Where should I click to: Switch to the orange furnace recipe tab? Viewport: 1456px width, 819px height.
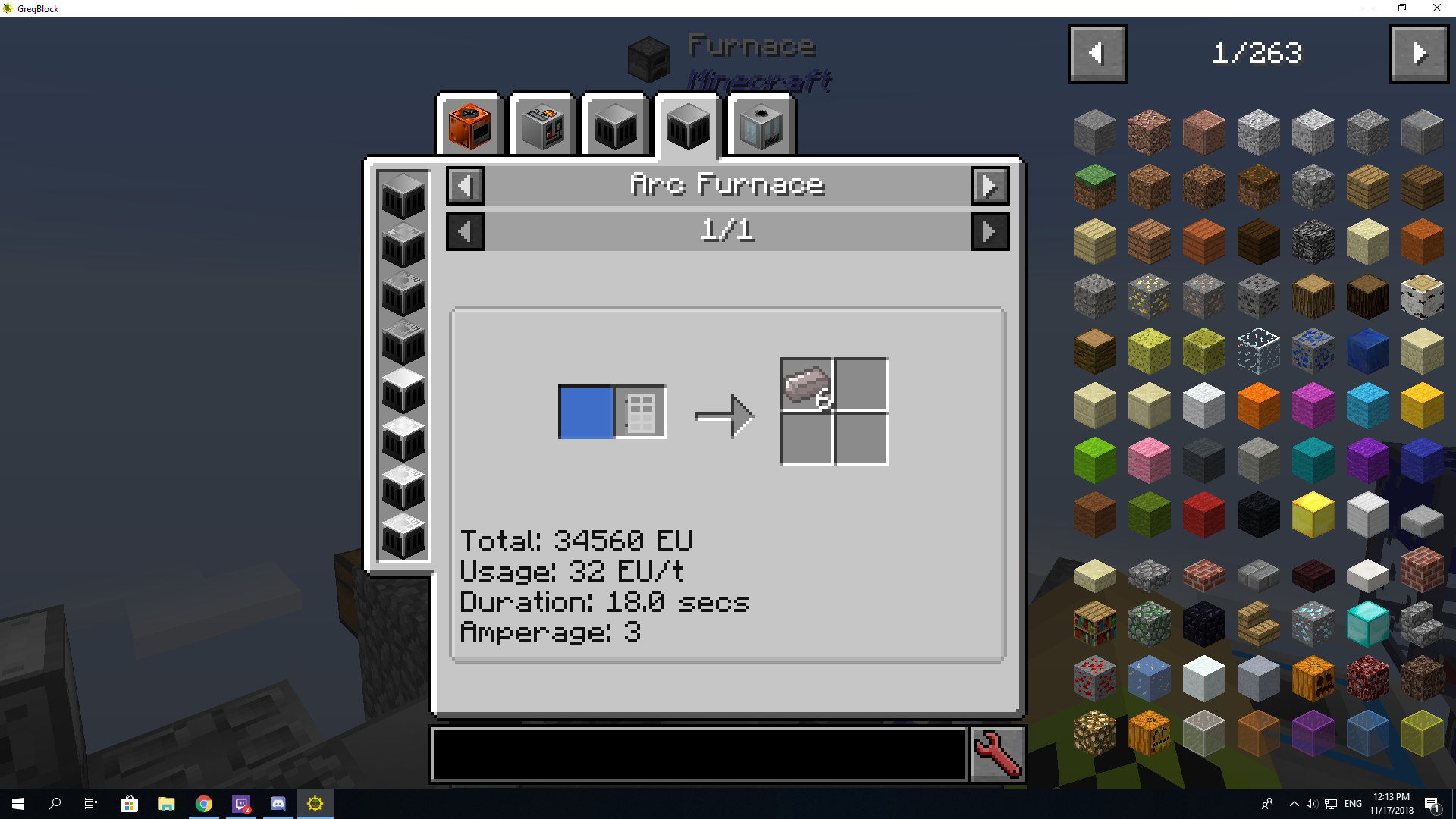click(469, 125)
